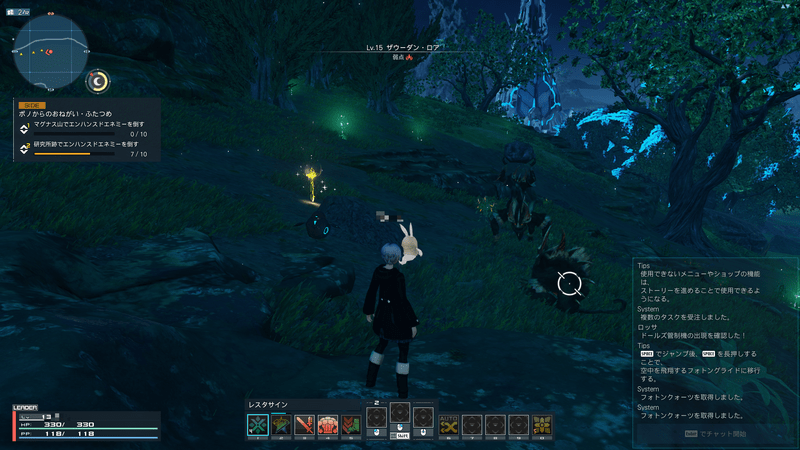Activate the green bird skill icon
800x450 pixels.
coord(282,424)
